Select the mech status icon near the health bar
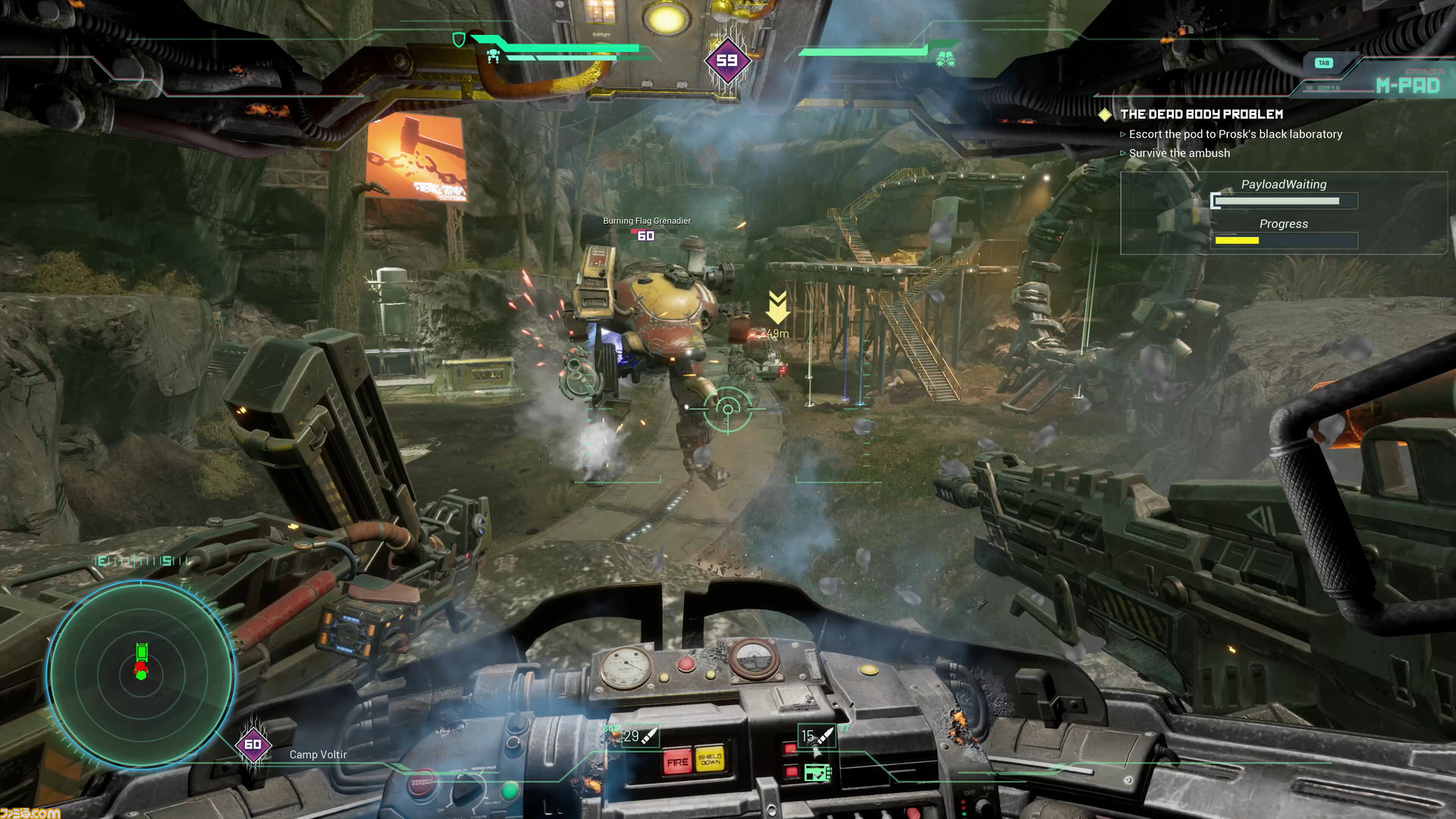The height and width of the screenshot is (819, 1456). [493, 56]
